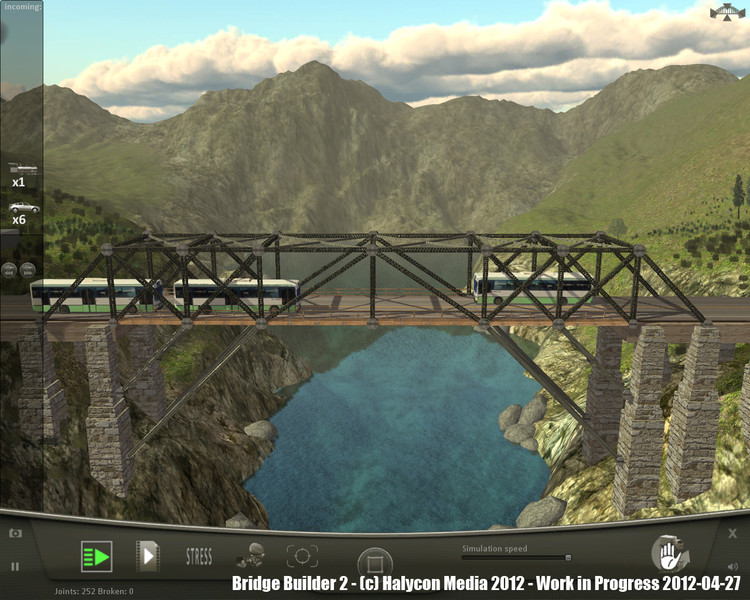
Task: Click the step-forward simulation button
Action: pyautogui.click(x=147, y=556)
